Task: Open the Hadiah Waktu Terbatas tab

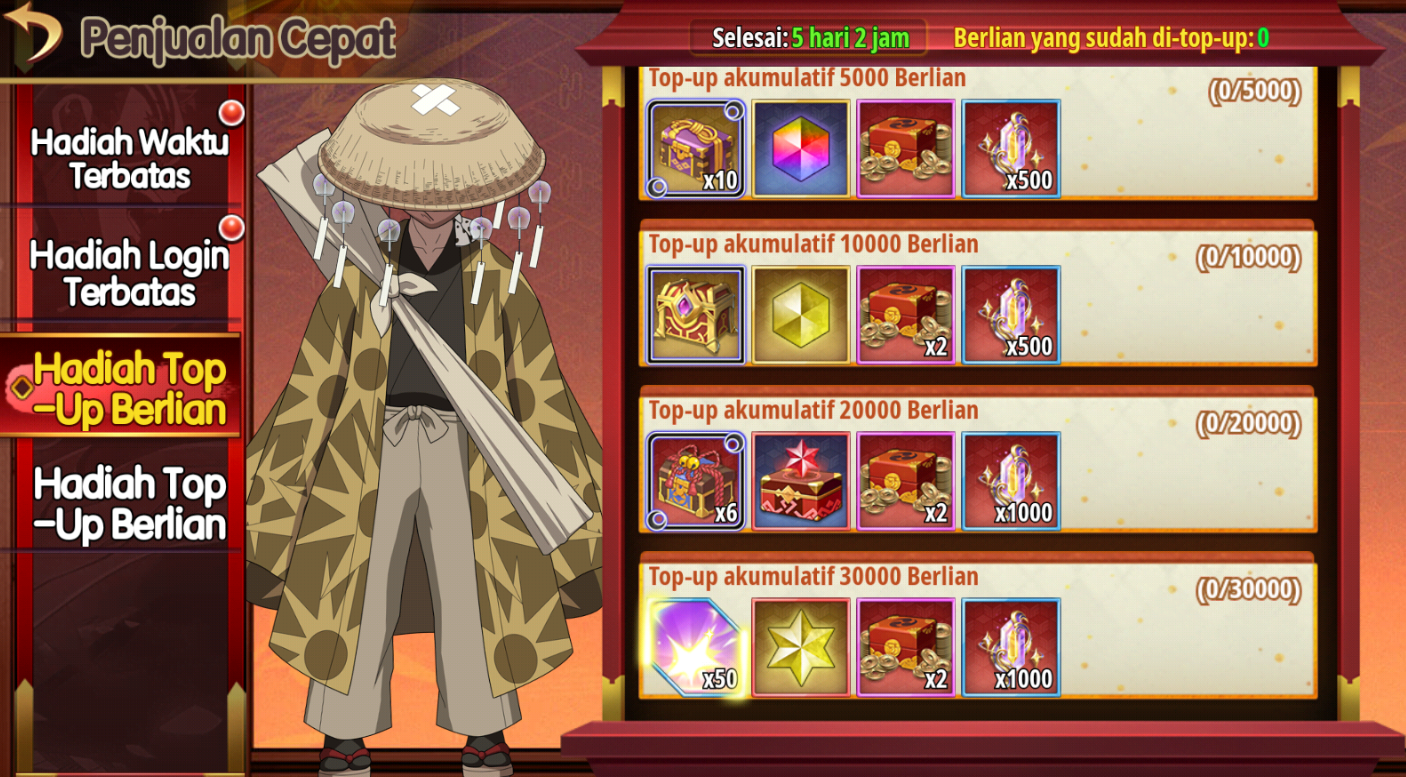Action: [129, 158]
